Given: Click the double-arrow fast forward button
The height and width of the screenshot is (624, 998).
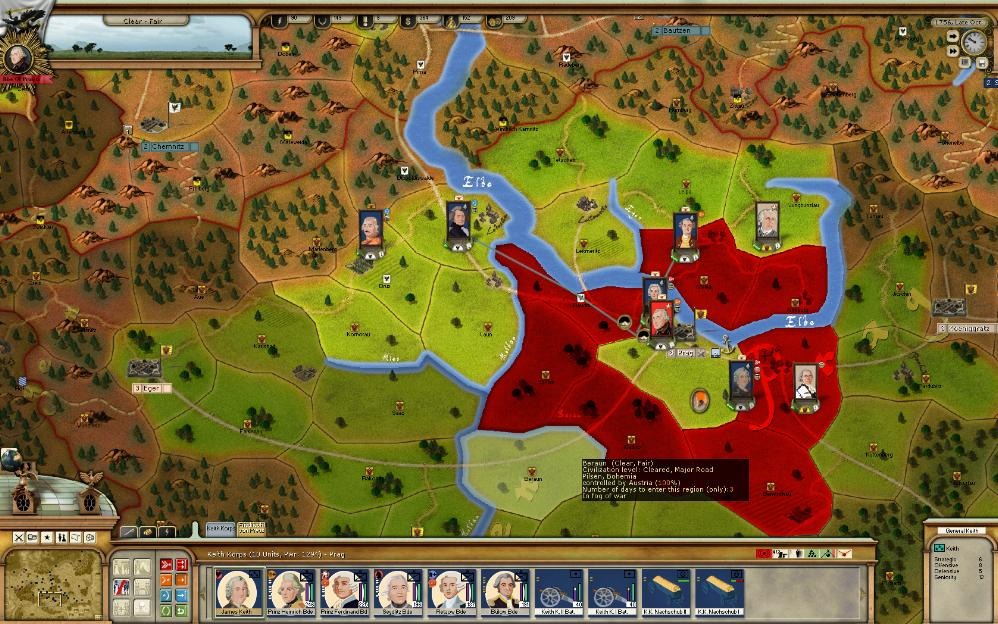Looking at the screenshot, I should click(x=952, y=50).
